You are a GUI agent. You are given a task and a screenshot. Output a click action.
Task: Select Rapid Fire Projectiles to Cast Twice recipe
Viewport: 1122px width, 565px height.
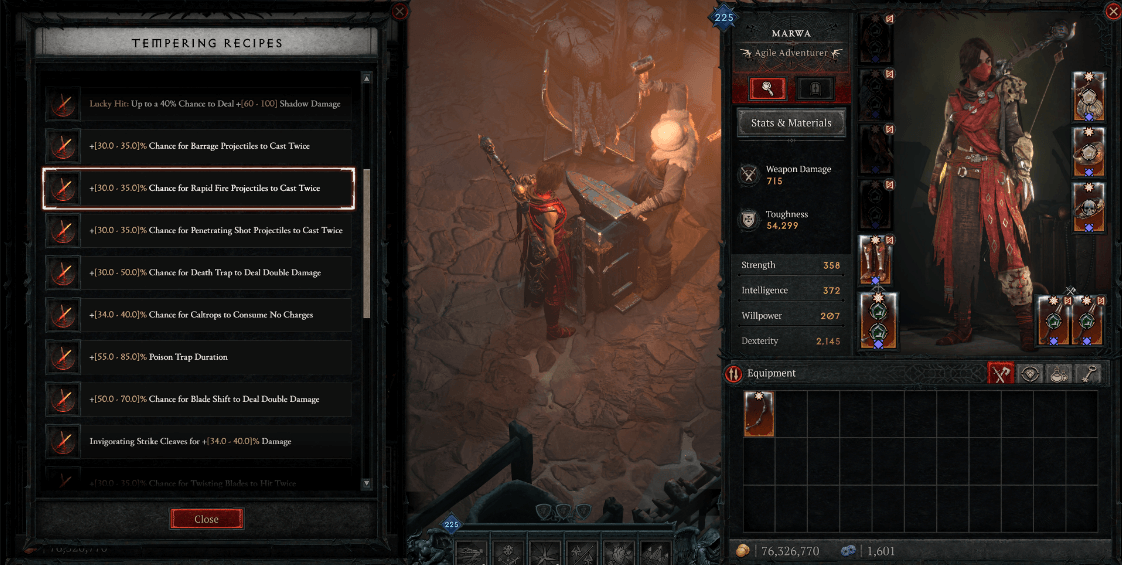click(198, 188)
